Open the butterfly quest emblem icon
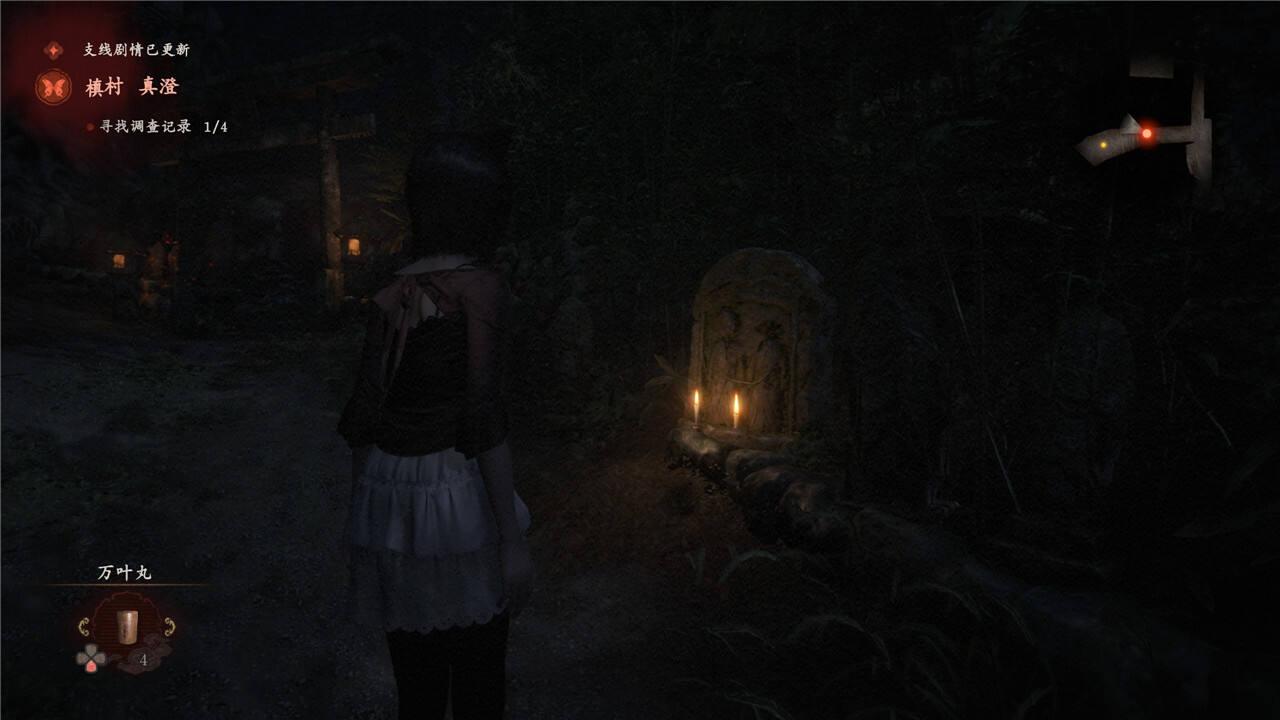The image size is (1280, 720). pos(53,87)
